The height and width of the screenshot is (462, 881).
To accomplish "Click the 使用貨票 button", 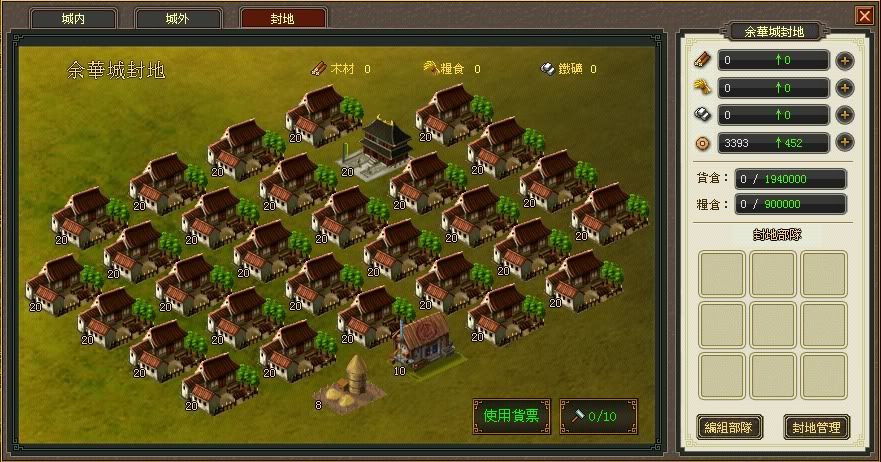I will 511,415.
